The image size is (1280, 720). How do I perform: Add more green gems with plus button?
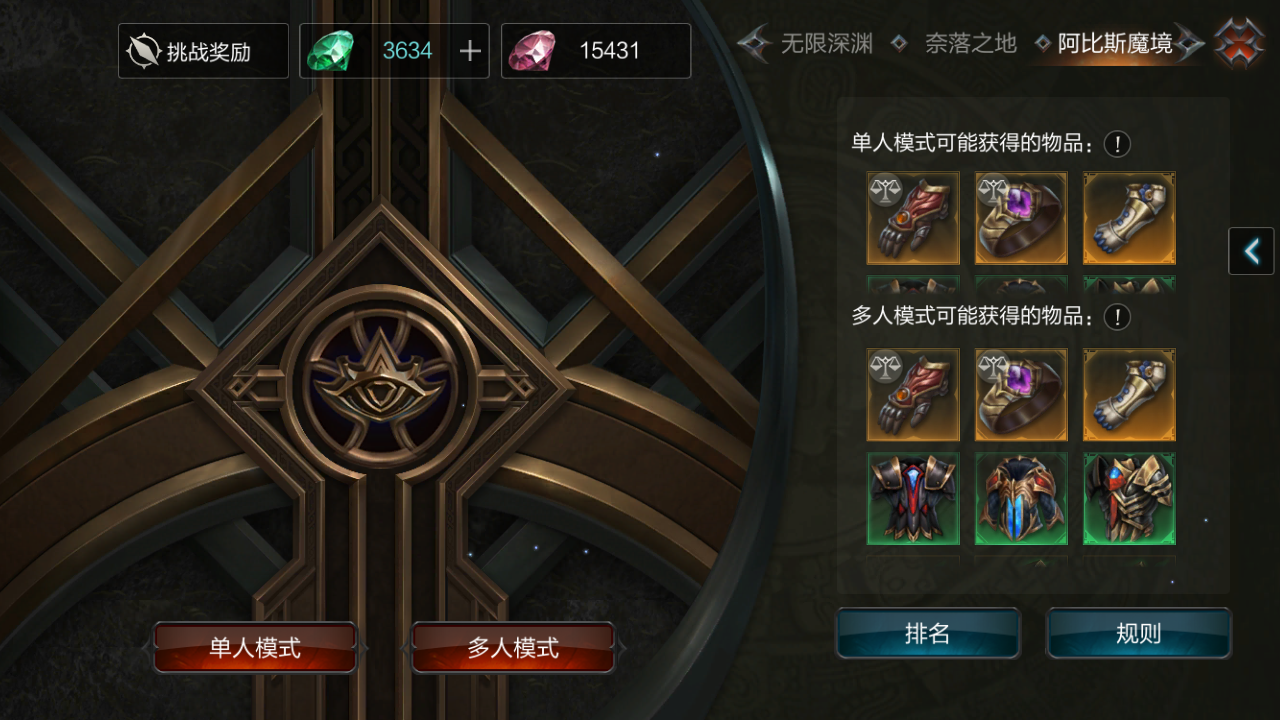tap(470, 51)
